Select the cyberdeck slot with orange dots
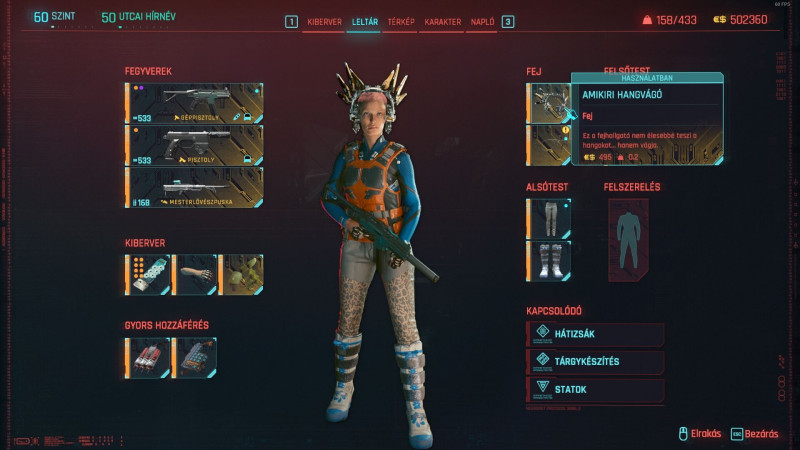 click(147, 274)
